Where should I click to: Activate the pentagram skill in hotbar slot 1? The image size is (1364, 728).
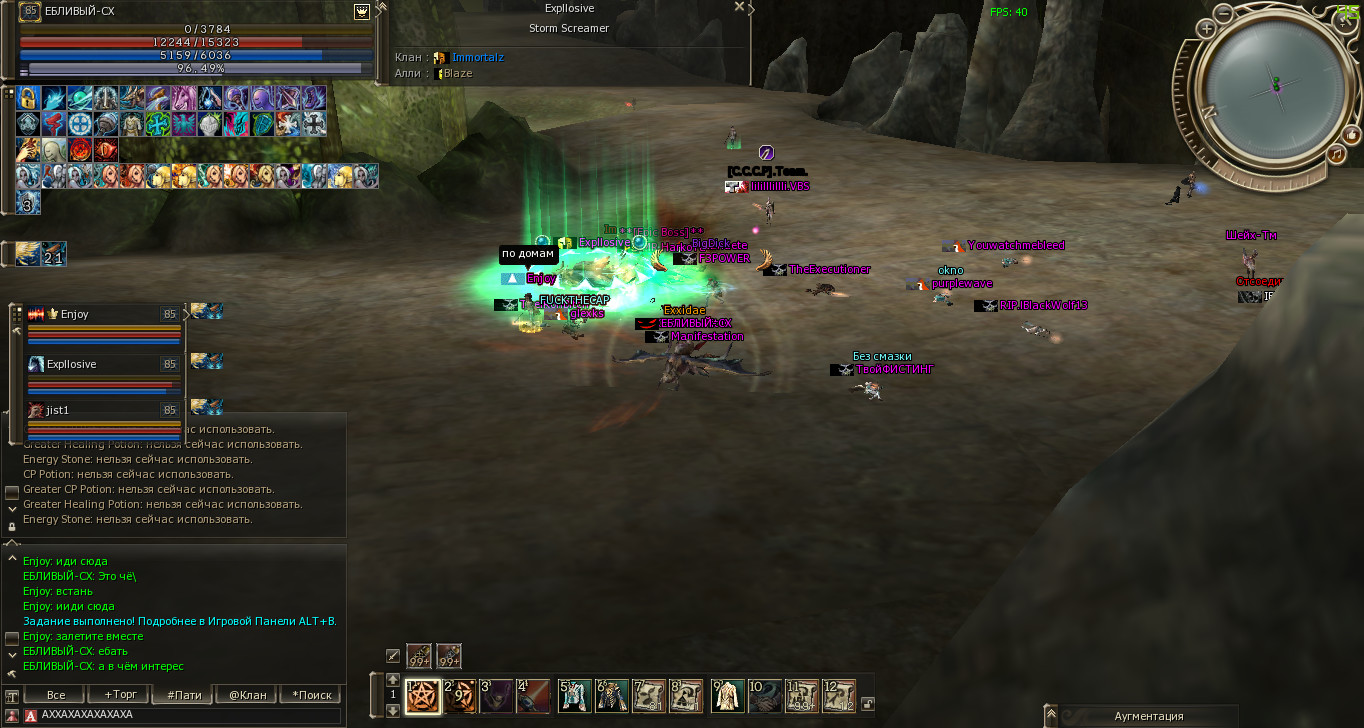pos(423,695)
